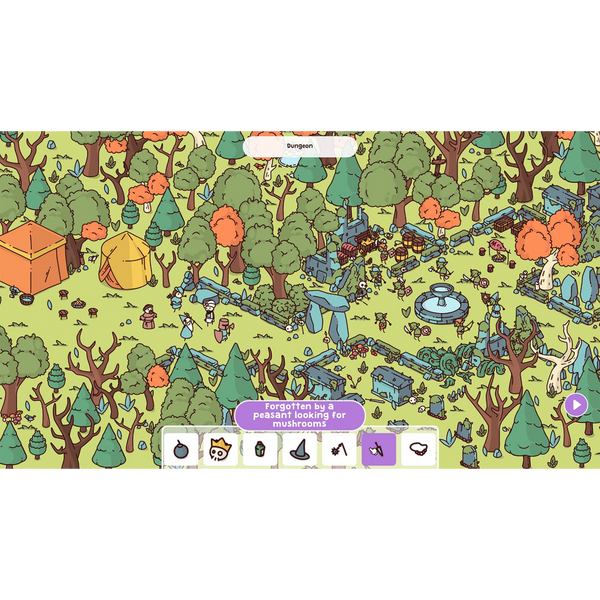600x600 pixels.
Task: Select the round bomb item slot
Action: coord(181,450)
